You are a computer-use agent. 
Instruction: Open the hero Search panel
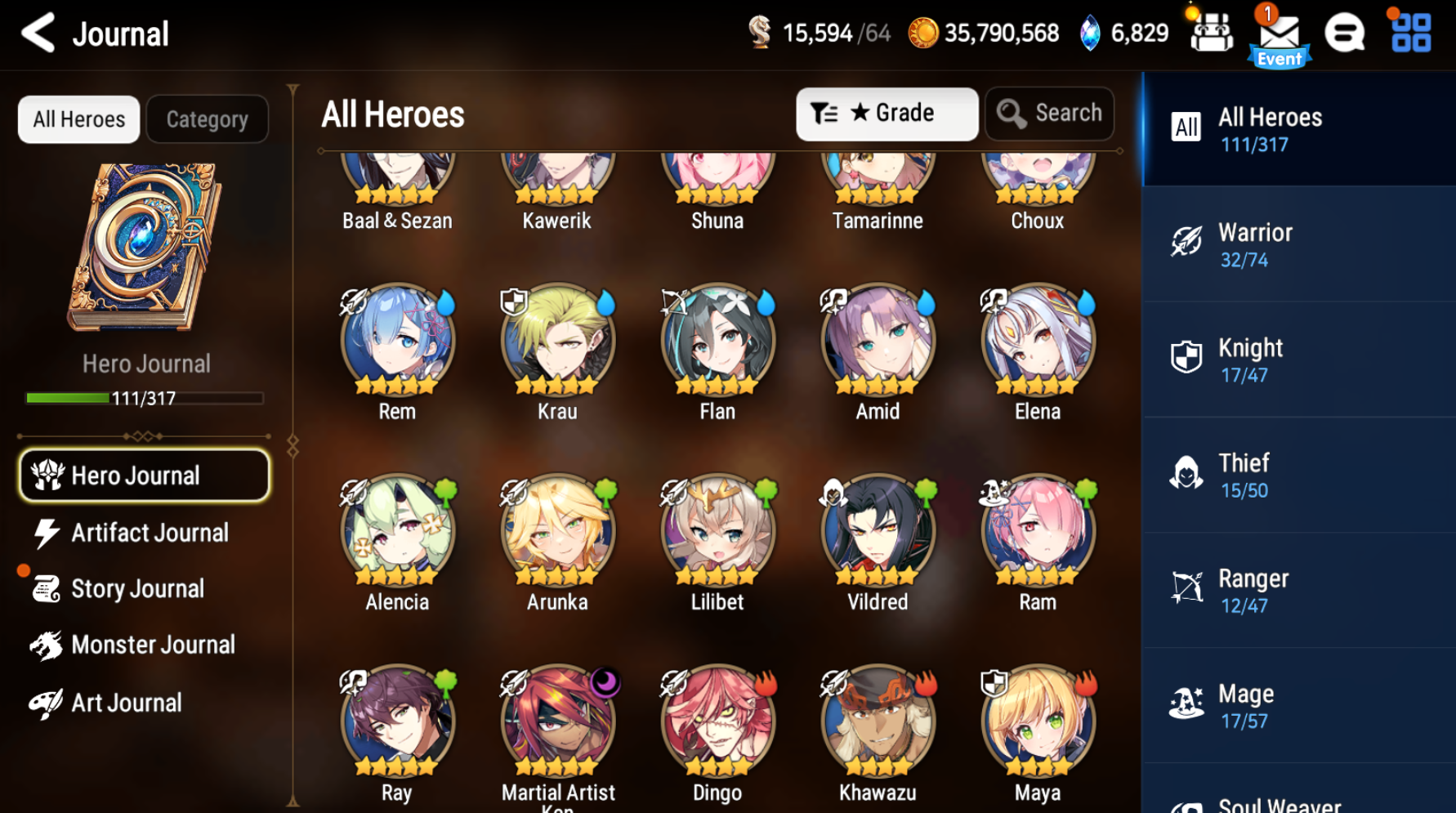point(1049,114)
